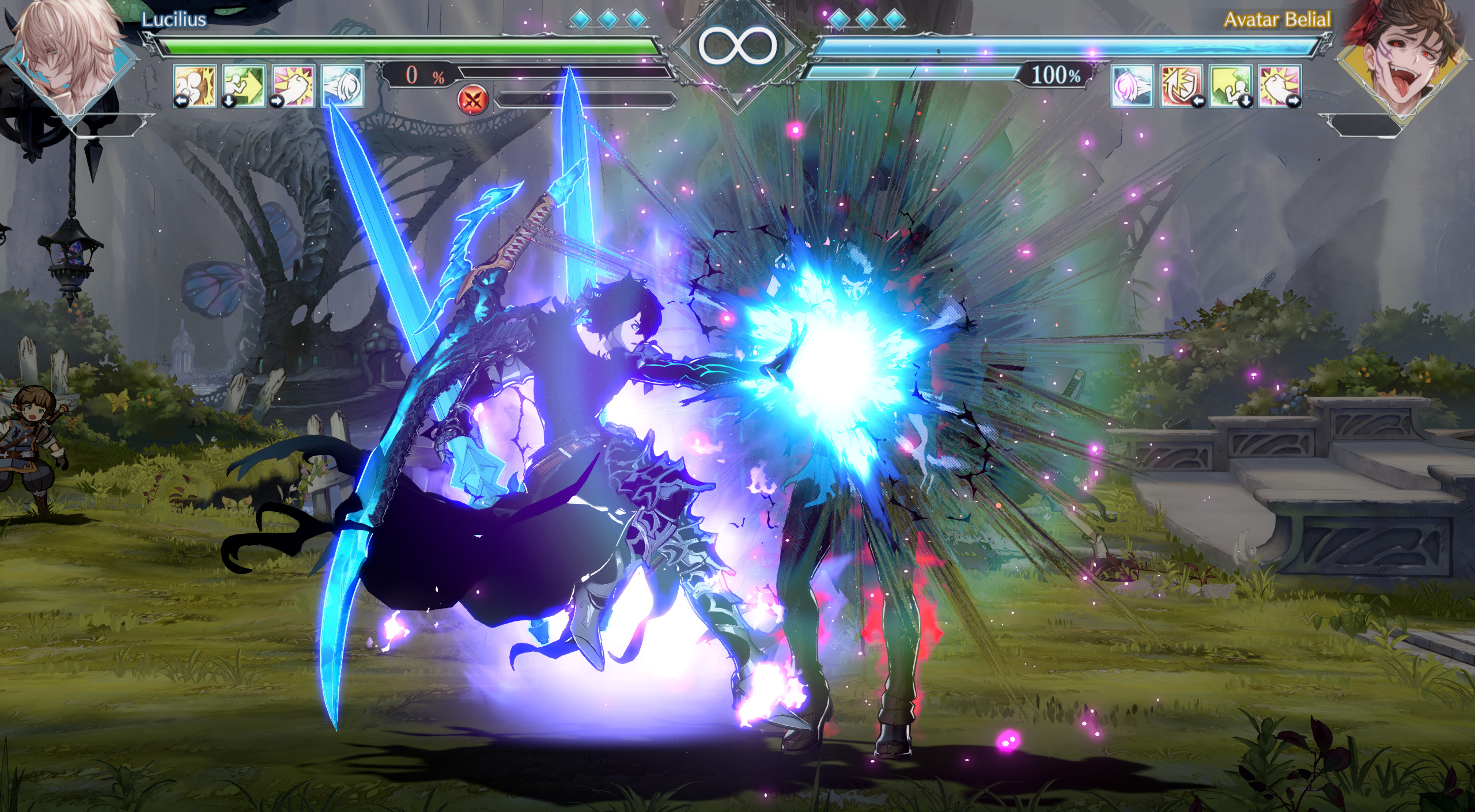This screenshot has height=812, width=1475.
Task: Expand the left-arrow badge on the brown skill
Action: click(181, 101)
